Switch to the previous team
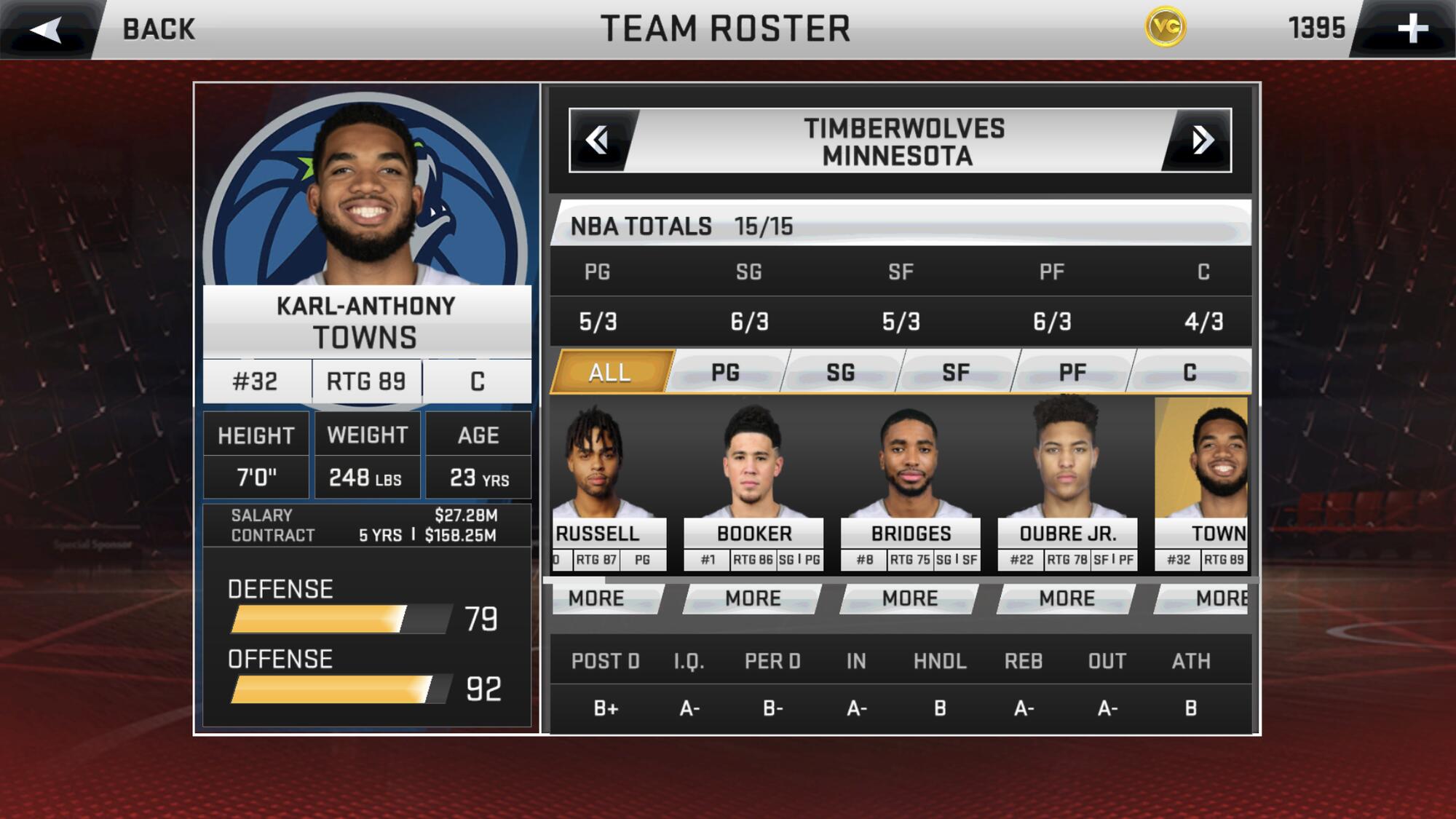The height and width of the screenshot is (819, 1456). point(598,141)
